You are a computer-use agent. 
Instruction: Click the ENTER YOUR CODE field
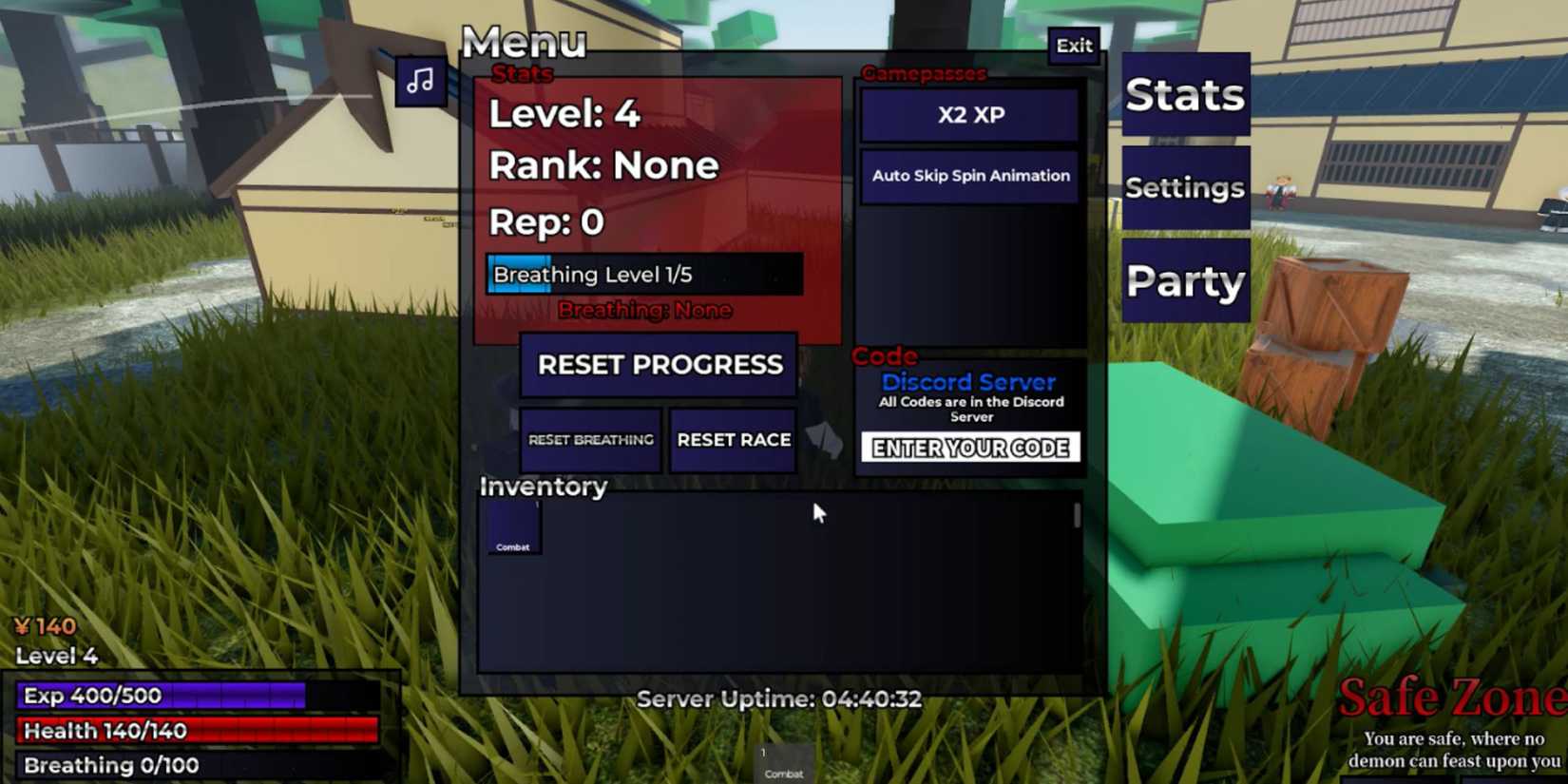tap(970, 448)
